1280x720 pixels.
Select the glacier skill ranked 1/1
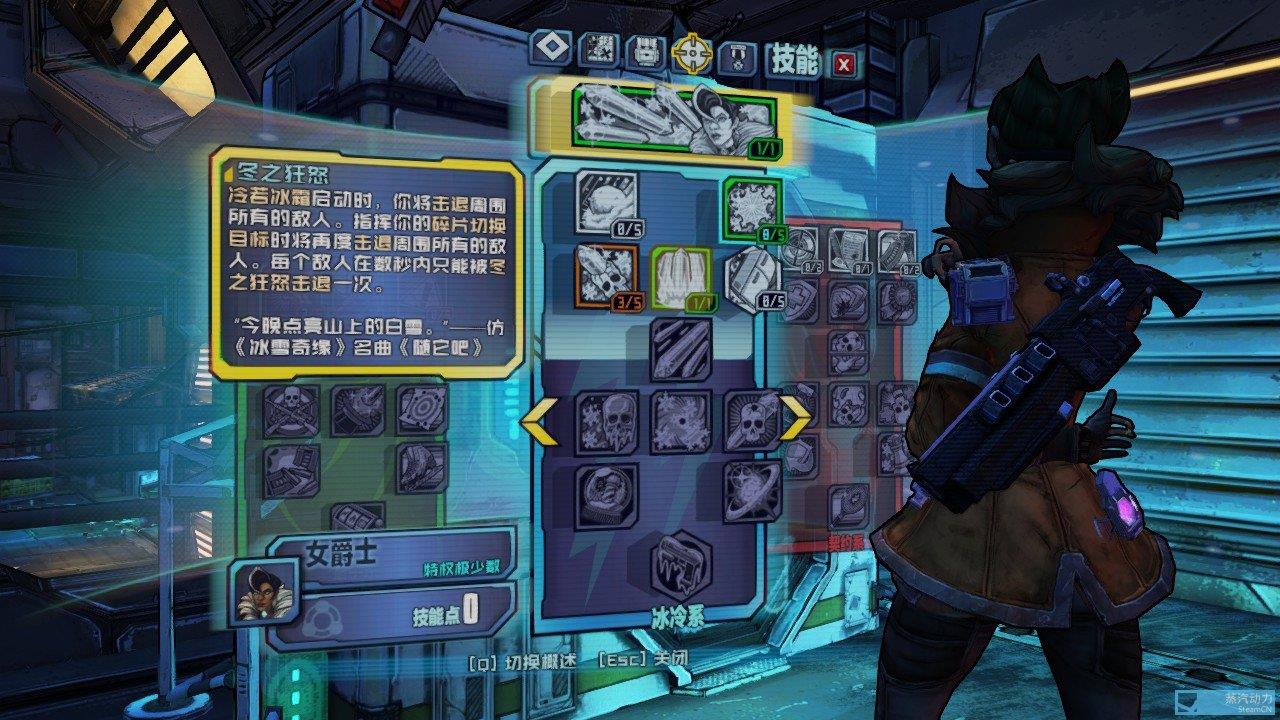(x=683, y=277)
